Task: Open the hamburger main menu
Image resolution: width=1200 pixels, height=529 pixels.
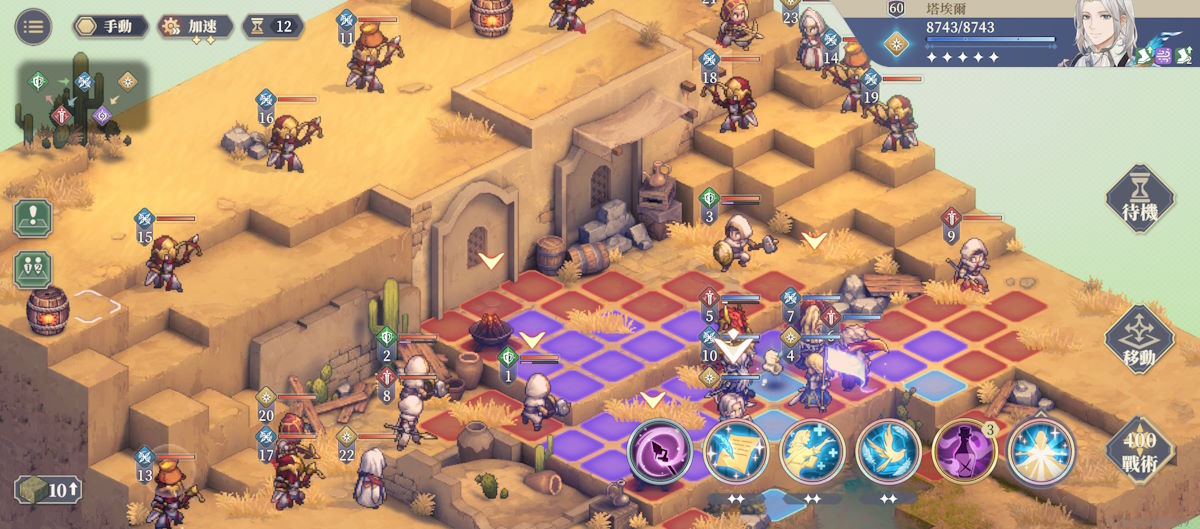Action: 33,26
